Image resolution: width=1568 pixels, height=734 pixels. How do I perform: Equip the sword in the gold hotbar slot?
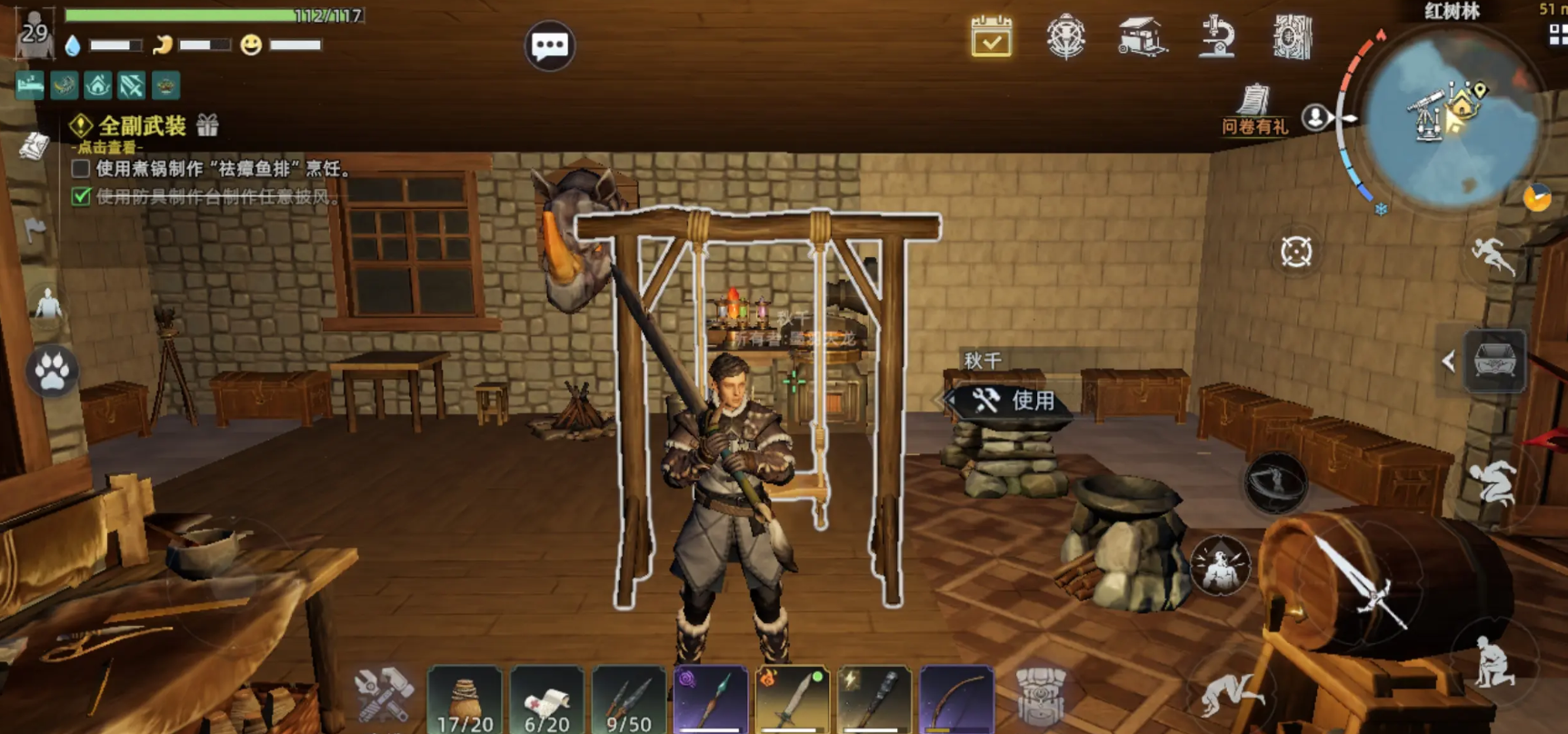[x=793, y=699]
